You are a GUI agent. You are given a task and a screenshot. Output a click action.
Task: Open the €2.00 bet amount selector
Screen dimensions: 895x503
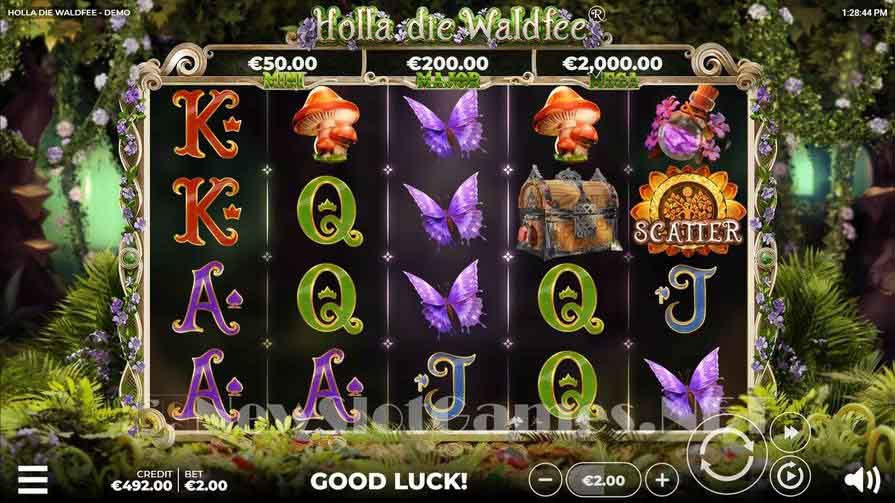point(603,480)
